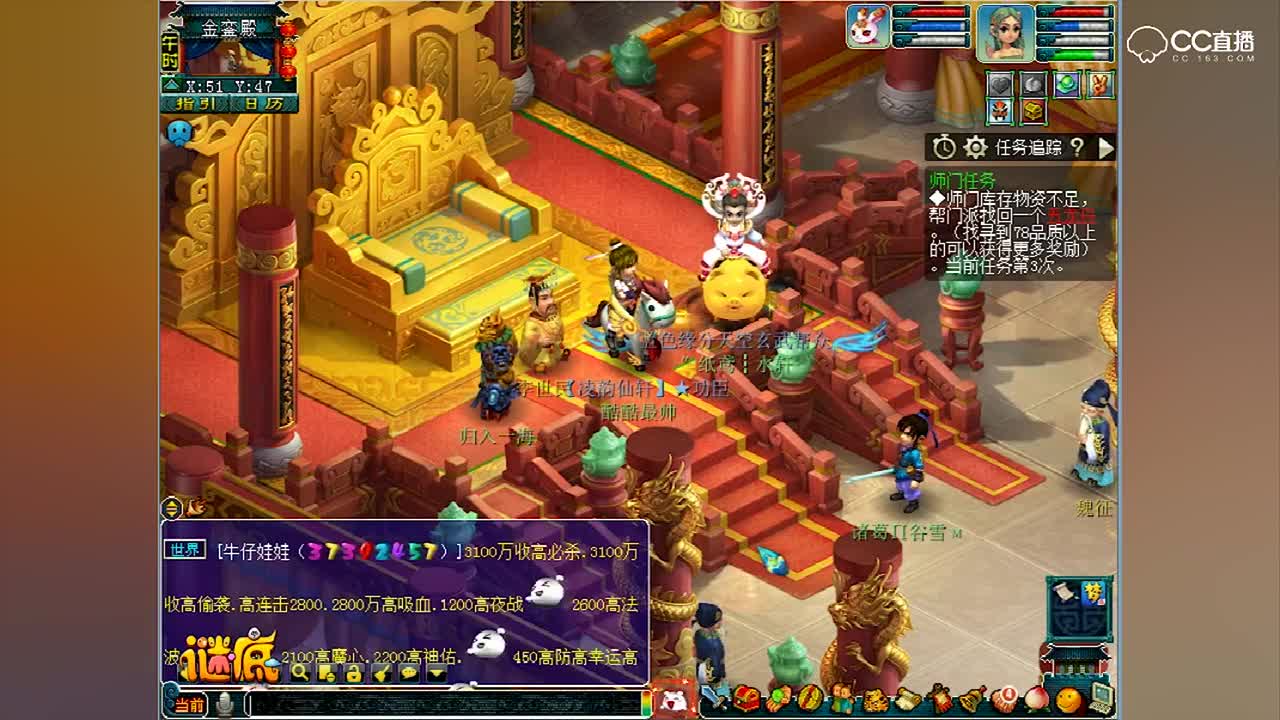Open the chat channel down-arrow selector
This screenshot has width=1280, height=720.
(x=435, y=674)
